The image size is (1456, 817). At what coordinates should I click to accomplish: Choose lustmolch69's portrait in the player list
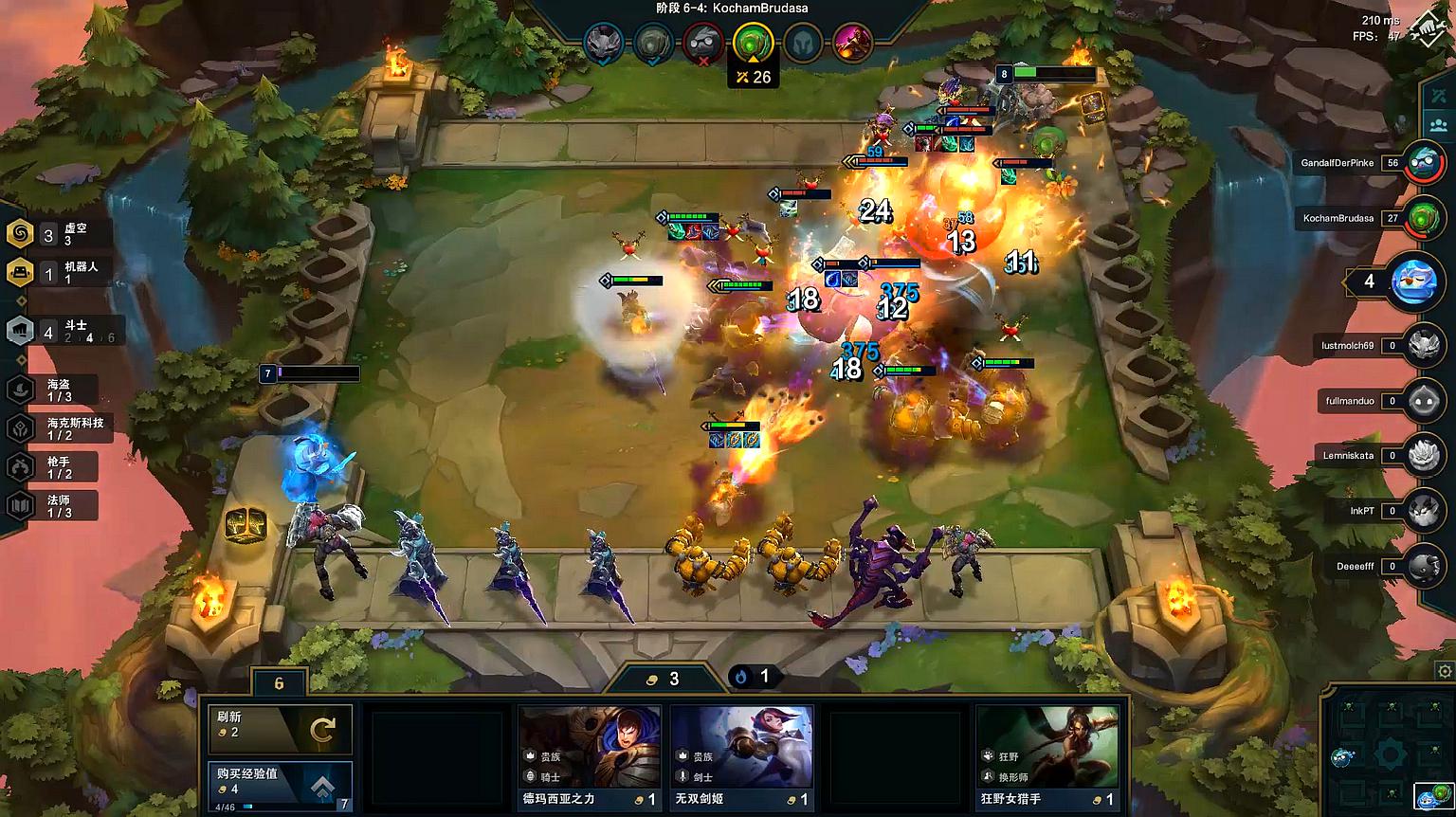coord(1423,346)
